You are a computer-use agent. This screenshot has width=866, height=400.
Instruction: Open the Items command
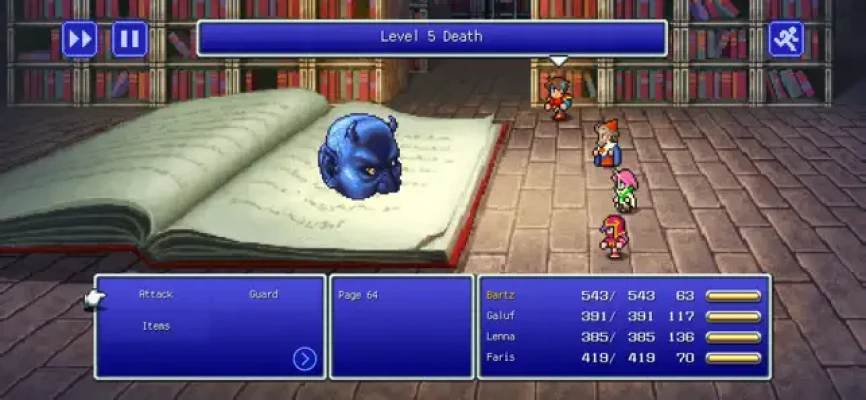[x=155, y=326]
